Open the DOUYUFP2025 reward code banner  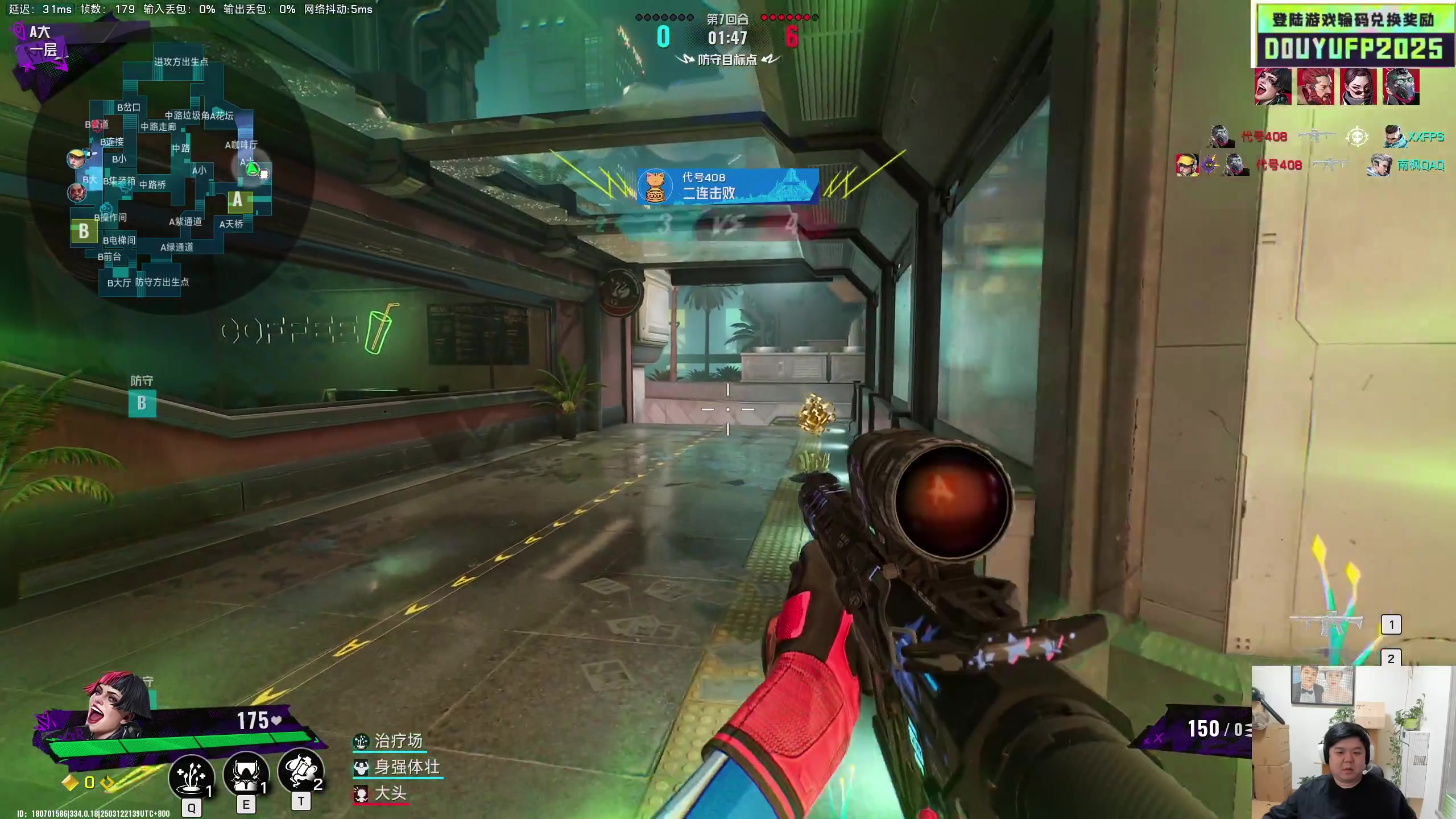click(x=1352, y=36)
